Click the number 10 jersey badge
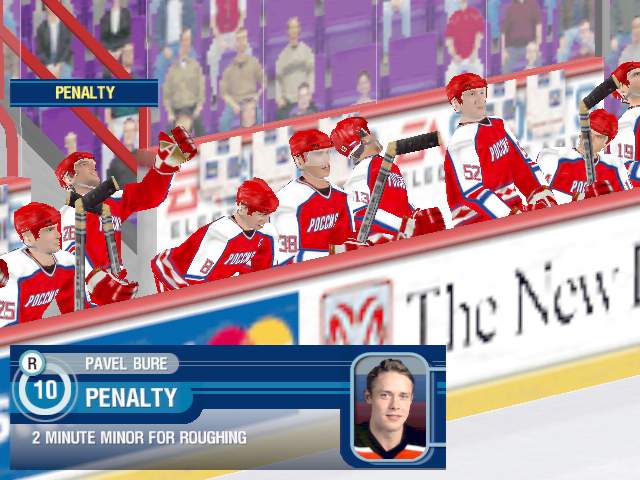This screenshot has height=480, width=640. tap(45, 389)
